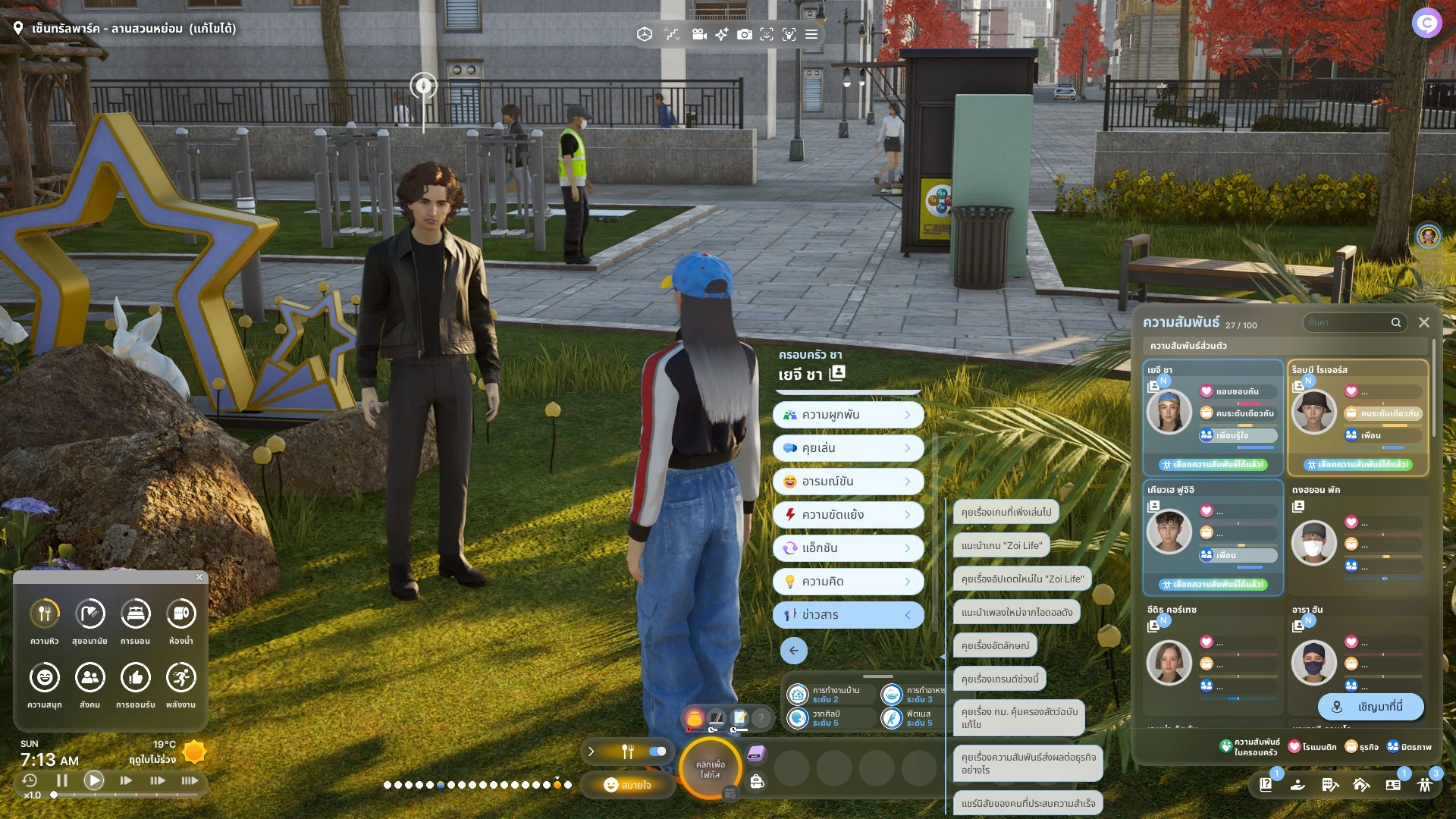The width and height of the screenshot is (1456, 819).
Task: Pick the คุยเรื่องอัตลักษณ์ conversation option
Action: [x=996, y=645]
